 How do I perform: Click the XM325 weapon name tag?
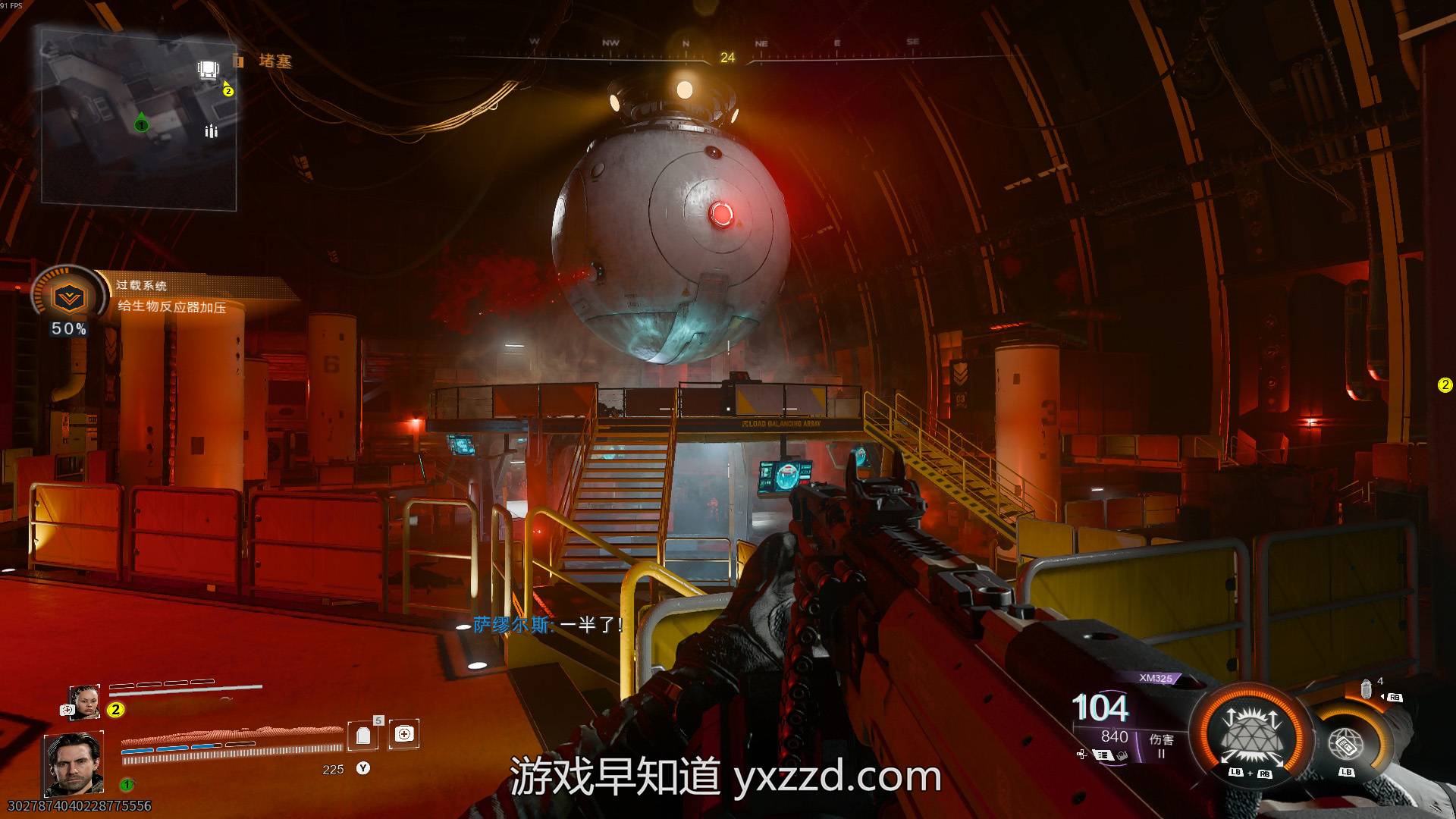pyautogui.click(x=1155, y=678)
